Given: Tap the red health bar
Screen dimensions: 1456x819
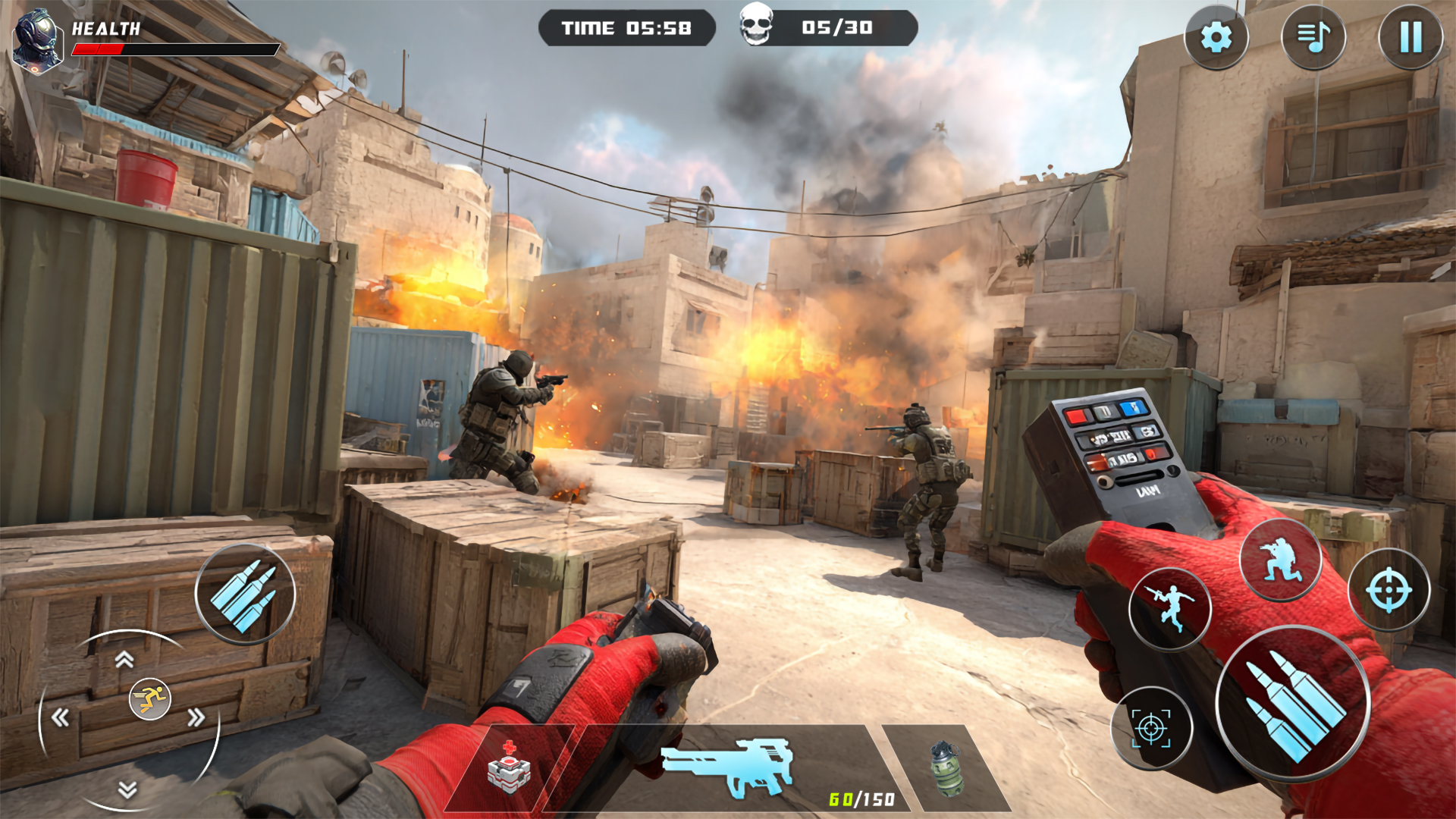Looking at the screenshot, I should pyautogui.click(x=99, y=49).
